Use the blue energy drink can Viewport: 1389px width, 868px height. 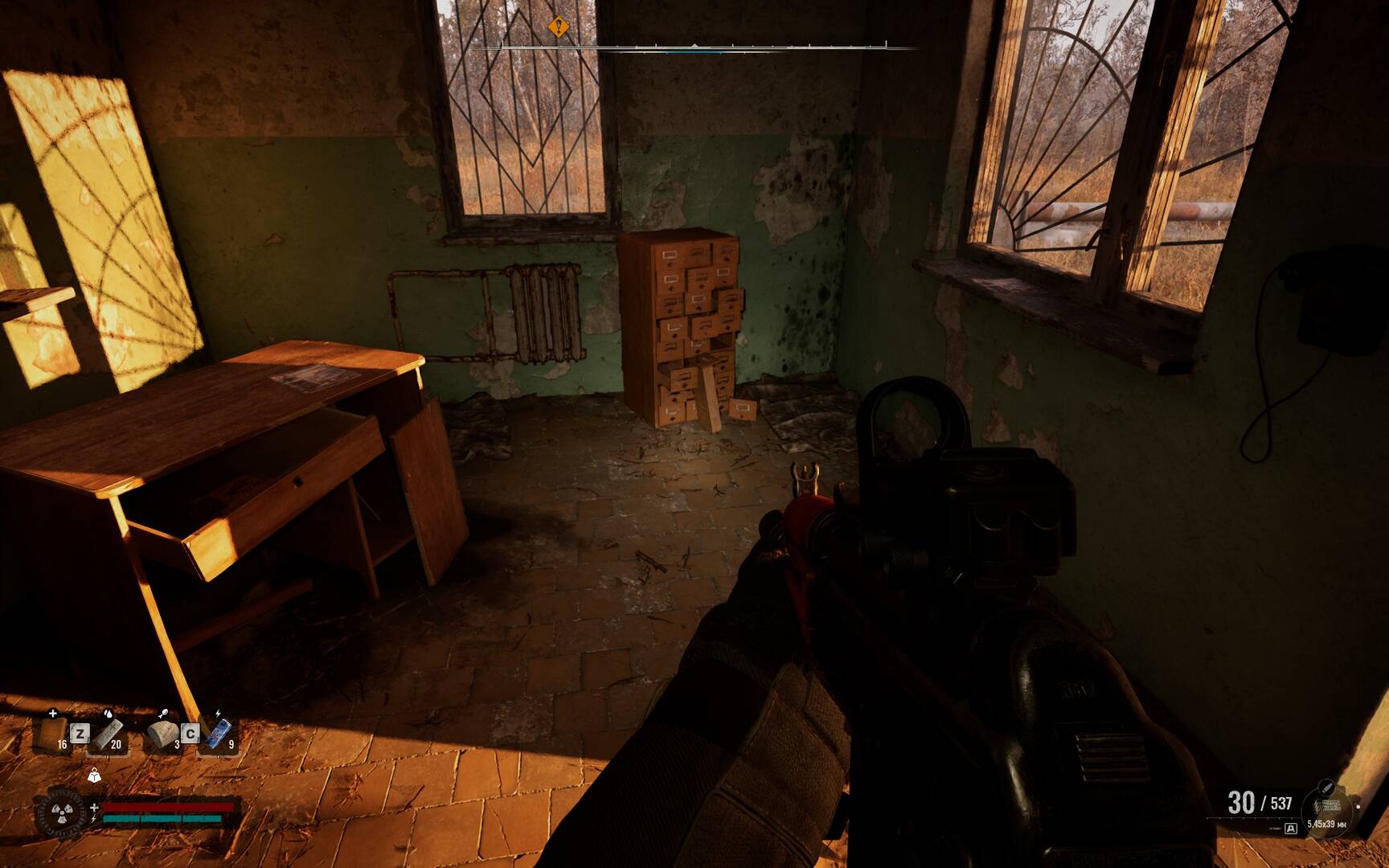click(219, 733)
